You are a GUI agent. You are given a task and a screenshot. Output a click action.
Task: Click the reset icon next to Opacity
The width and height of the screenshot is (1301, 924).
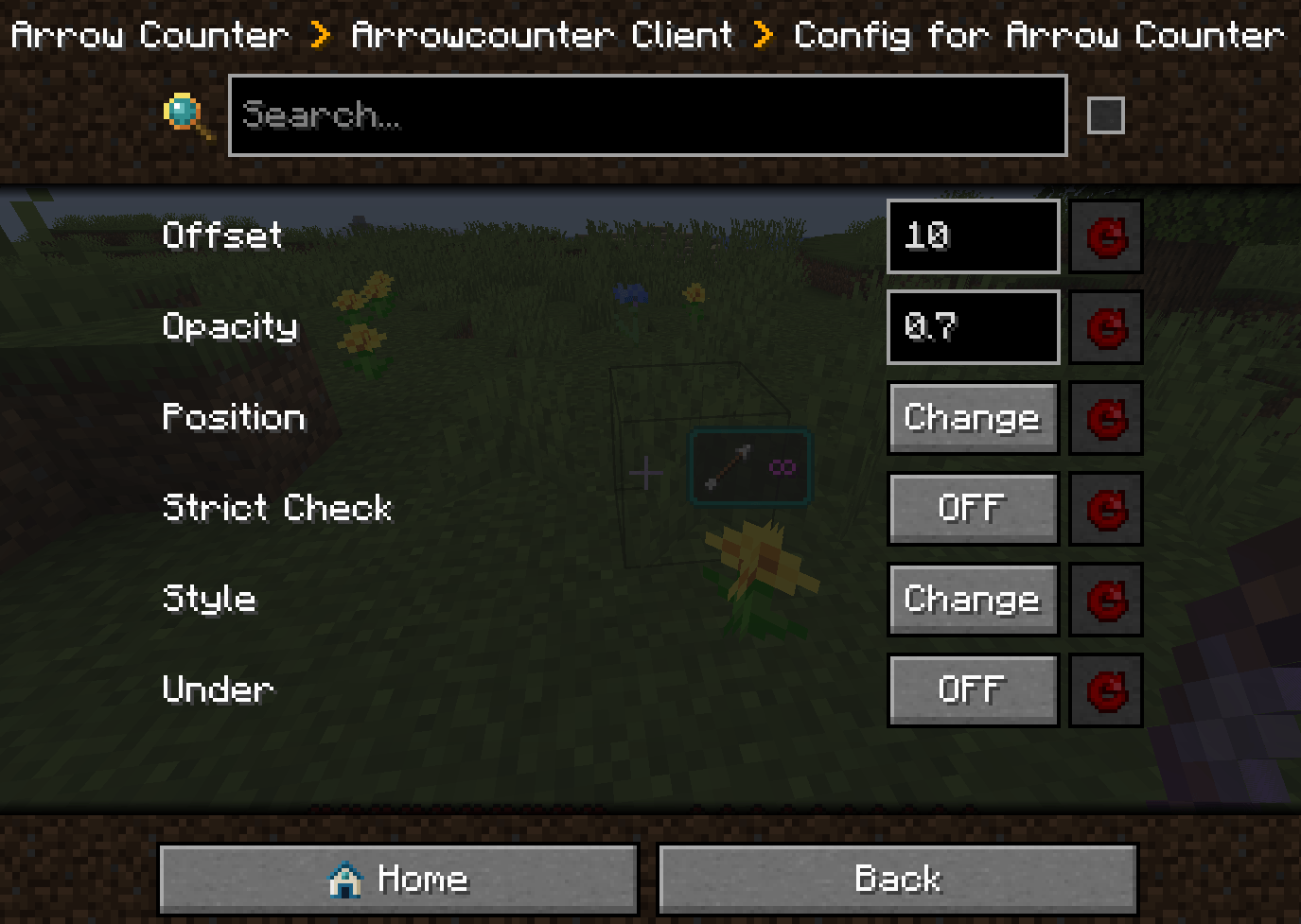1105,327
